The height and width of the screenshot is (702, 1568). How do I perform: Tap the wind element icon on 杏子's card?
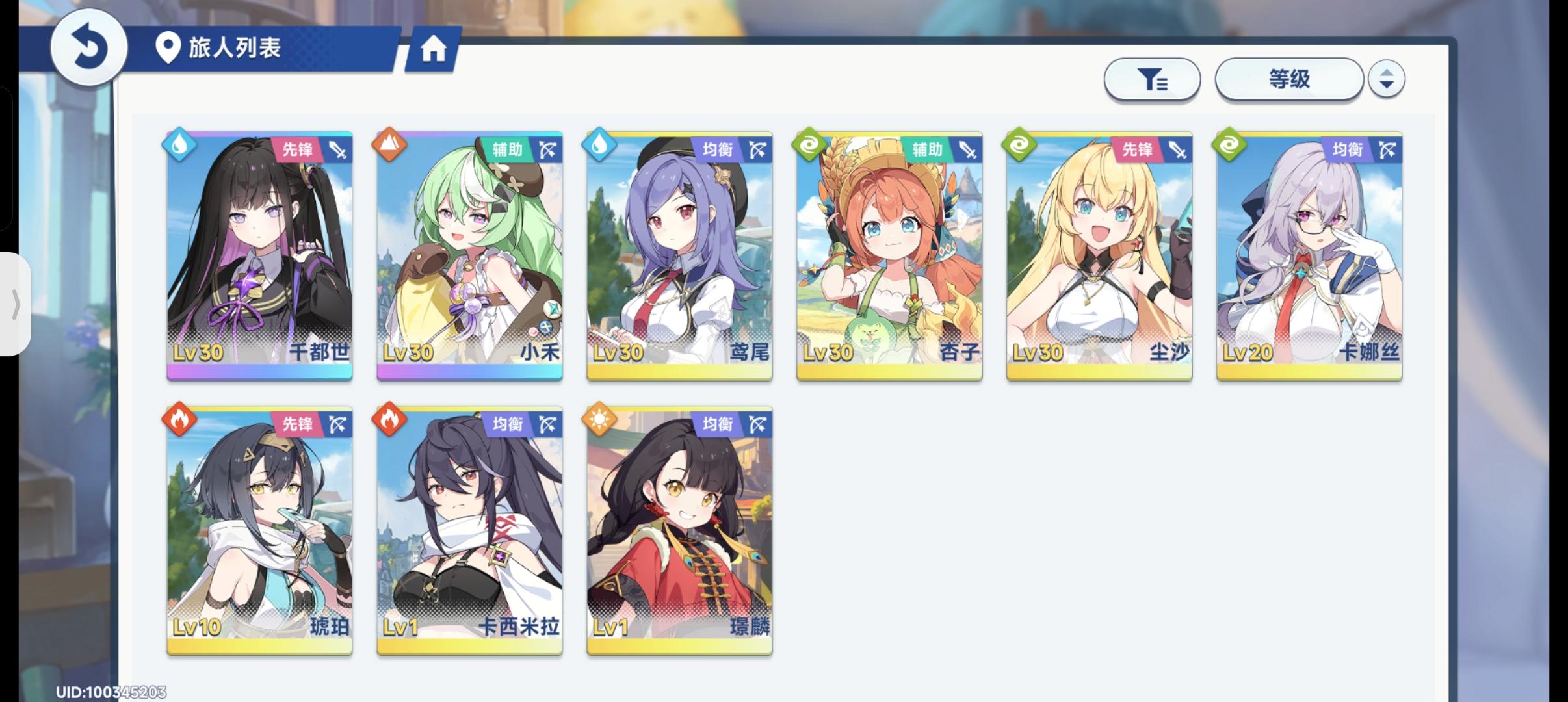(x=809, y=146)
